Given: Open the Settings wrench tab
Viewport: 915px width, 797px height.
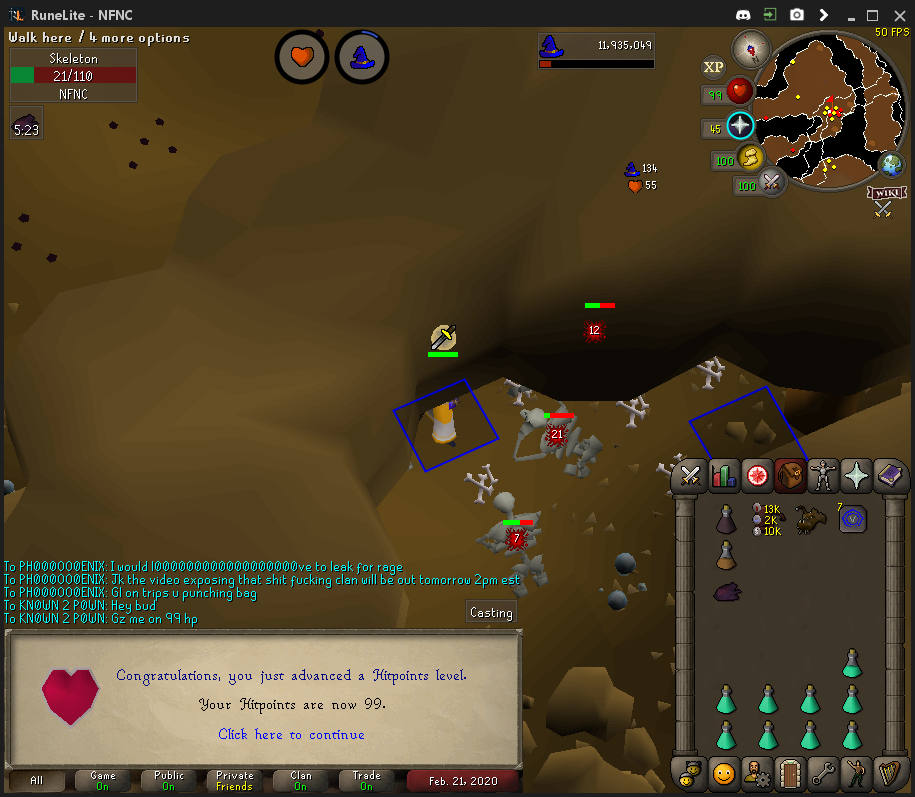Looking at the screenshot, I should tap(823, 773).
